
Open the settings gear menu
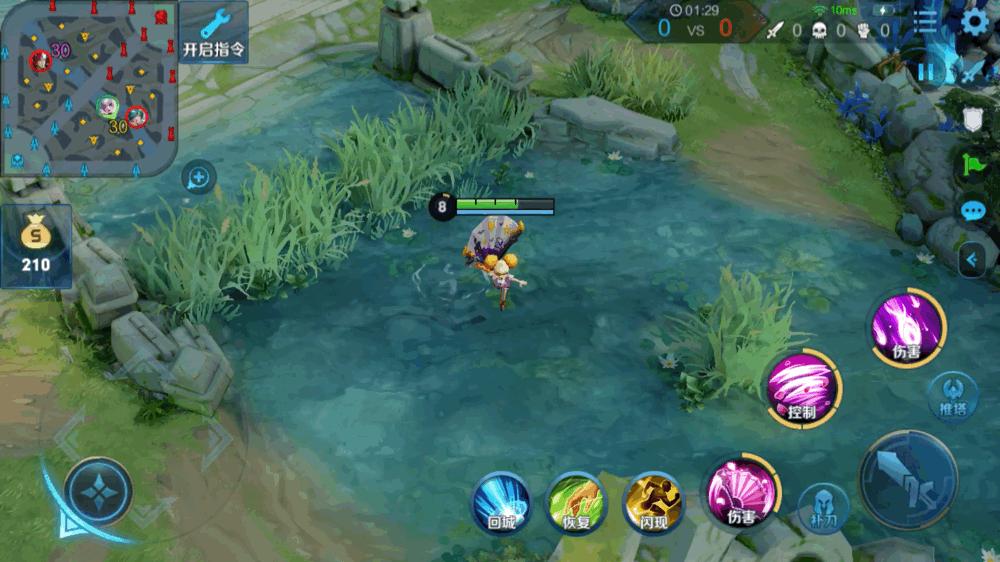pyautogui.click(x=974, y=22)
